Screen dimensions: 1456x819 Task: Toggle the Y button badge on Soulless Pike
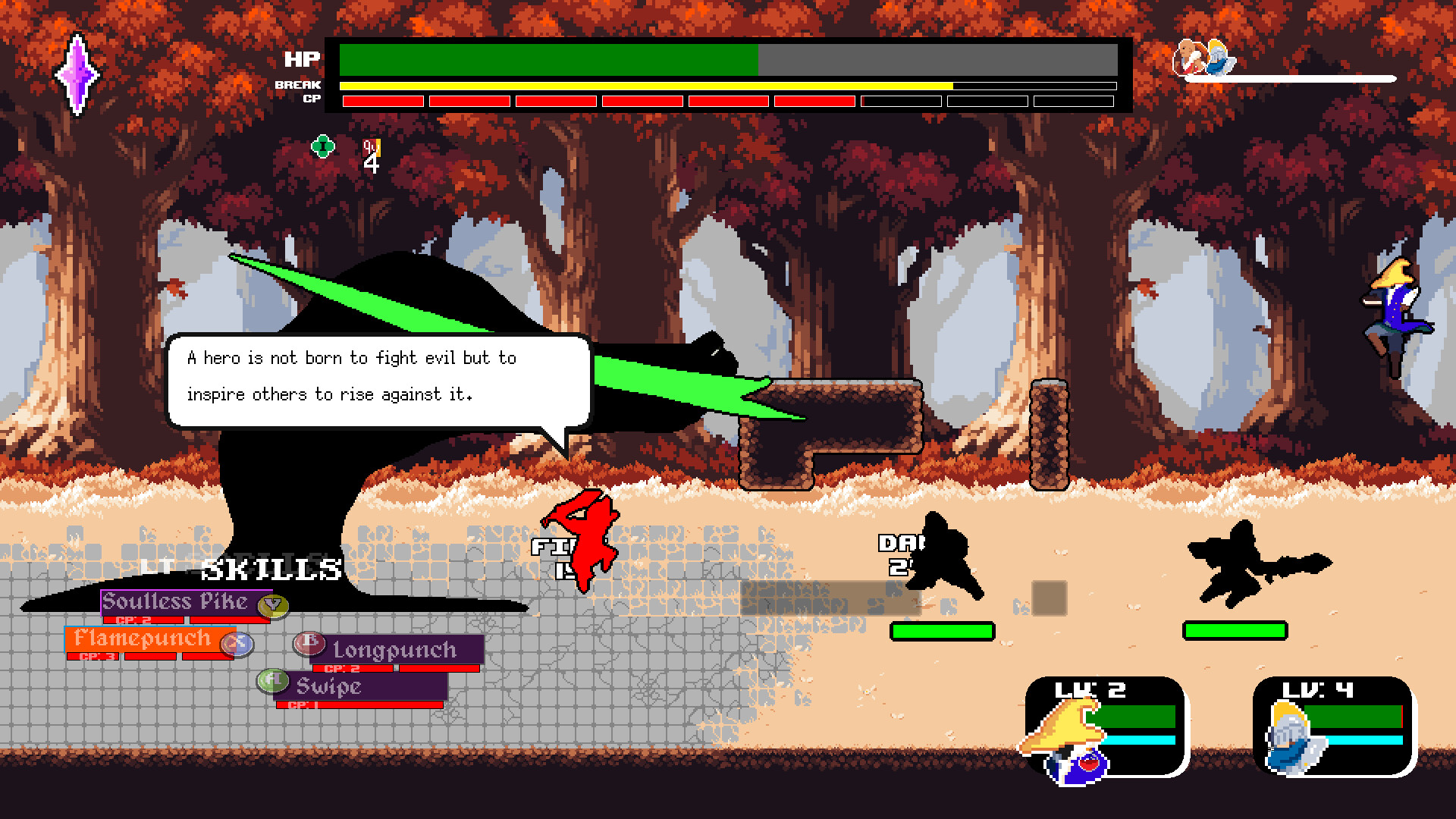[273, 605]
